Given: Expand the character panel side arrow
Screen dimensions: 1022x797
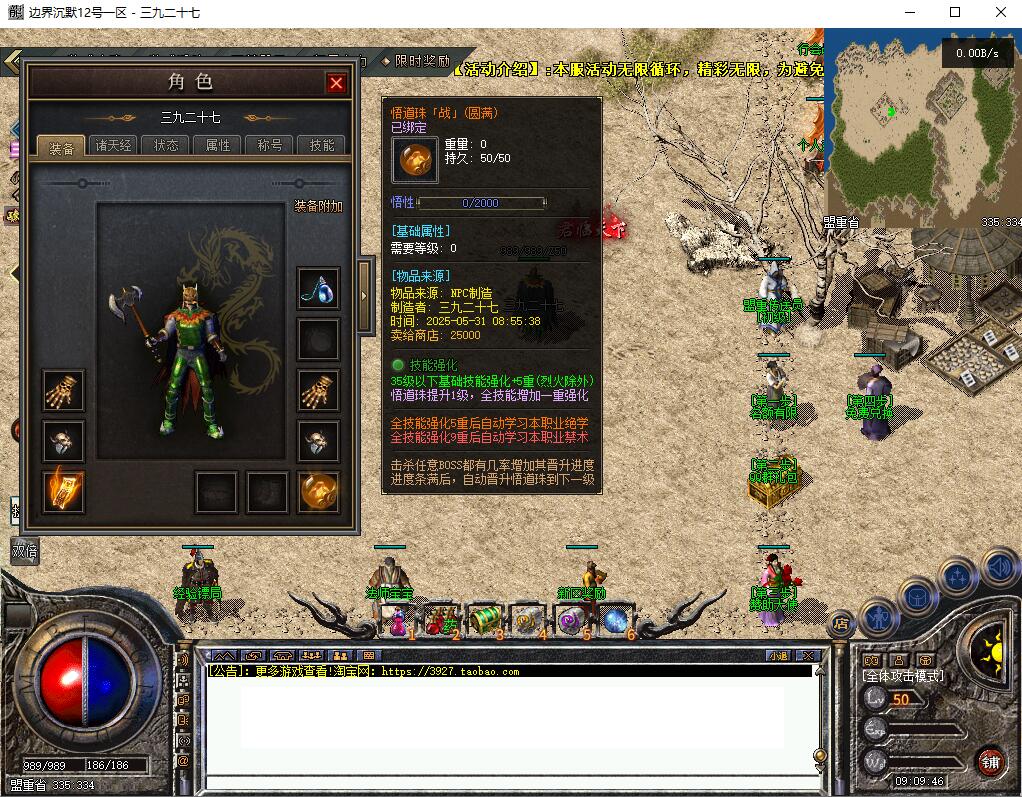Looking at the screenshot, I should coord(364,294).
